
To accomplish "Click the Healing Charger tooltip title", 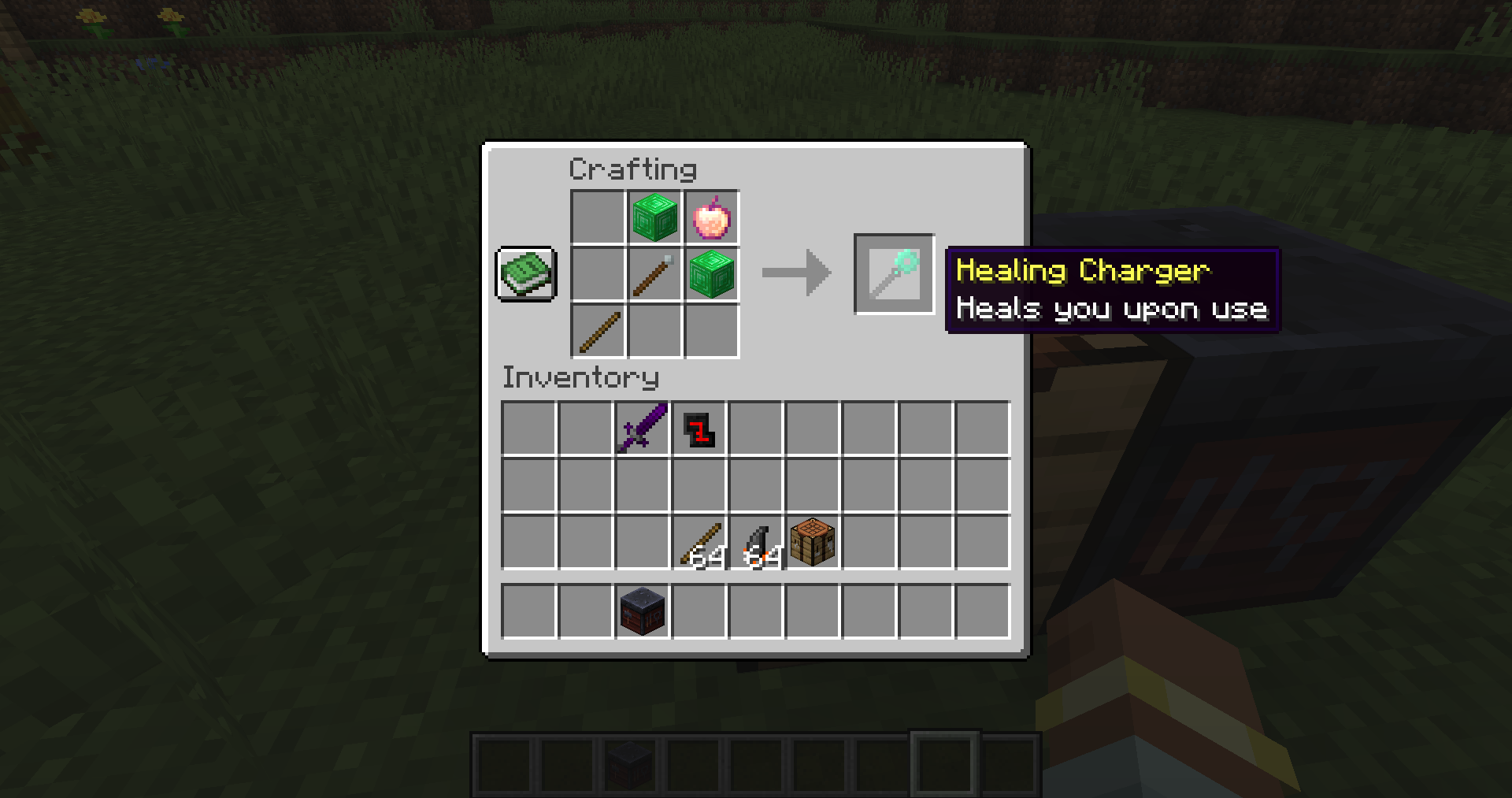I will click(x=1083, y=271).
